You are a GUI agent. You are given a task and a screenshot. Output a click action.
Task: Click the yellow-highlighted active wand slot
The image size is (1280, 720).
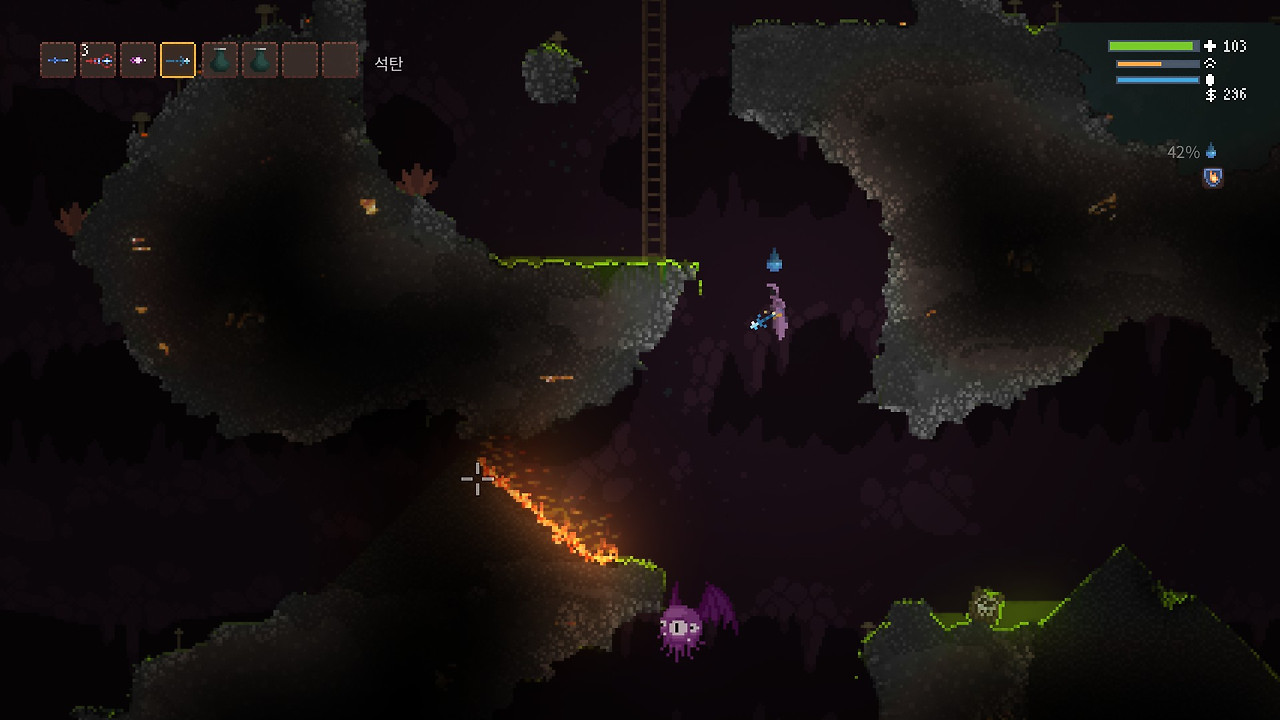(178, 61)
